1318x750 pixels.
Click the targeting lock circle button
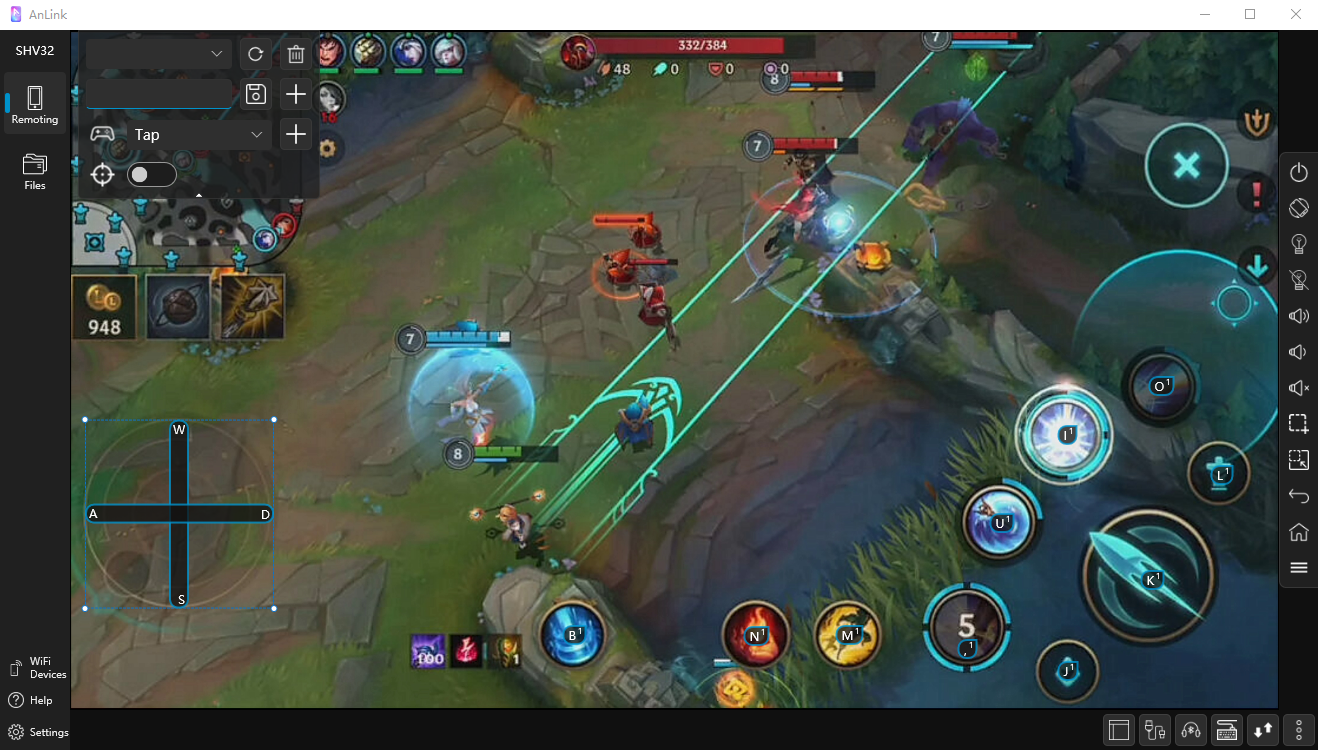click(1234, 303)
